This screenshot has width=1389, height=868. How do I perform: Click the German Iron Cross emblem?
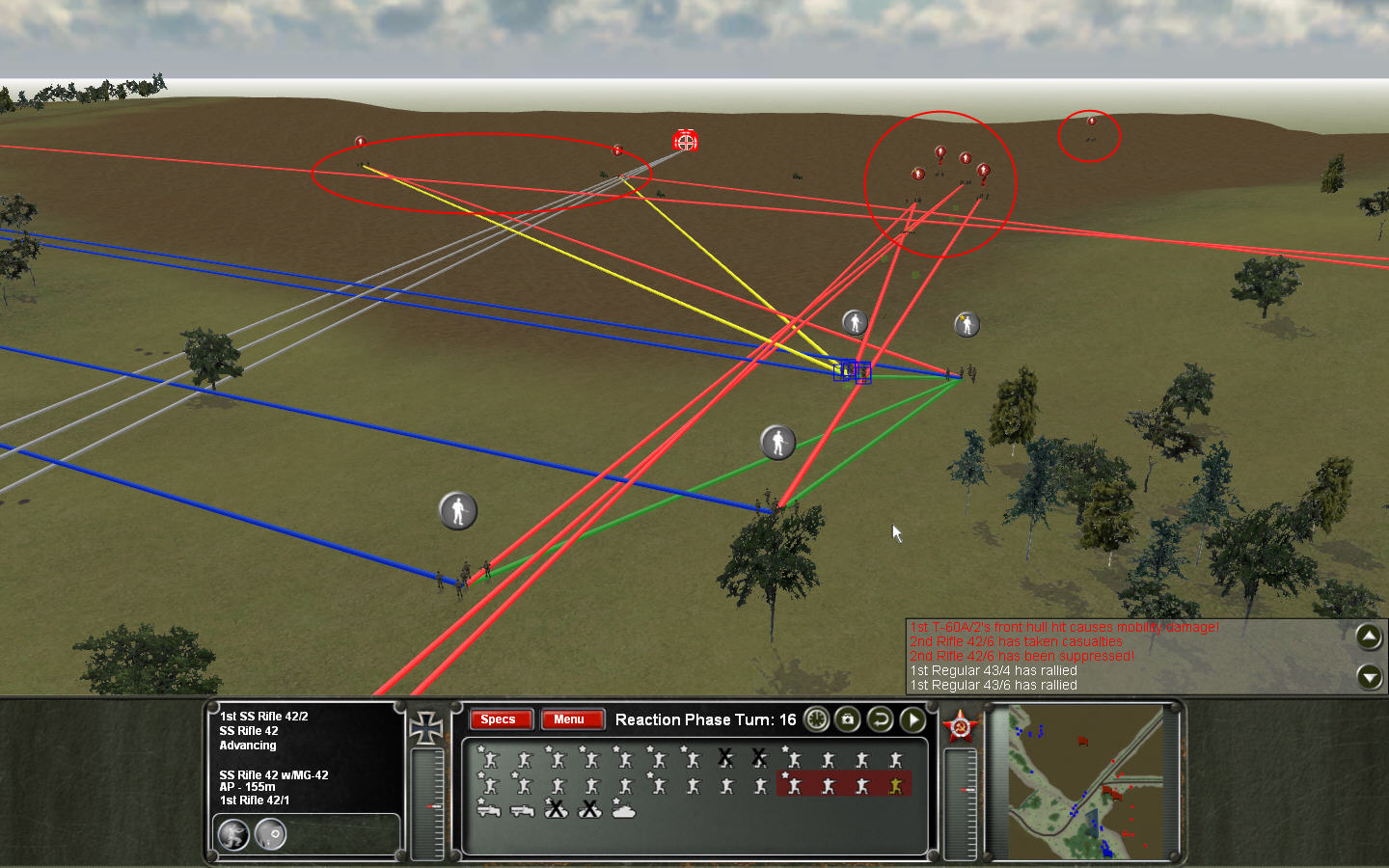(426, 727)
